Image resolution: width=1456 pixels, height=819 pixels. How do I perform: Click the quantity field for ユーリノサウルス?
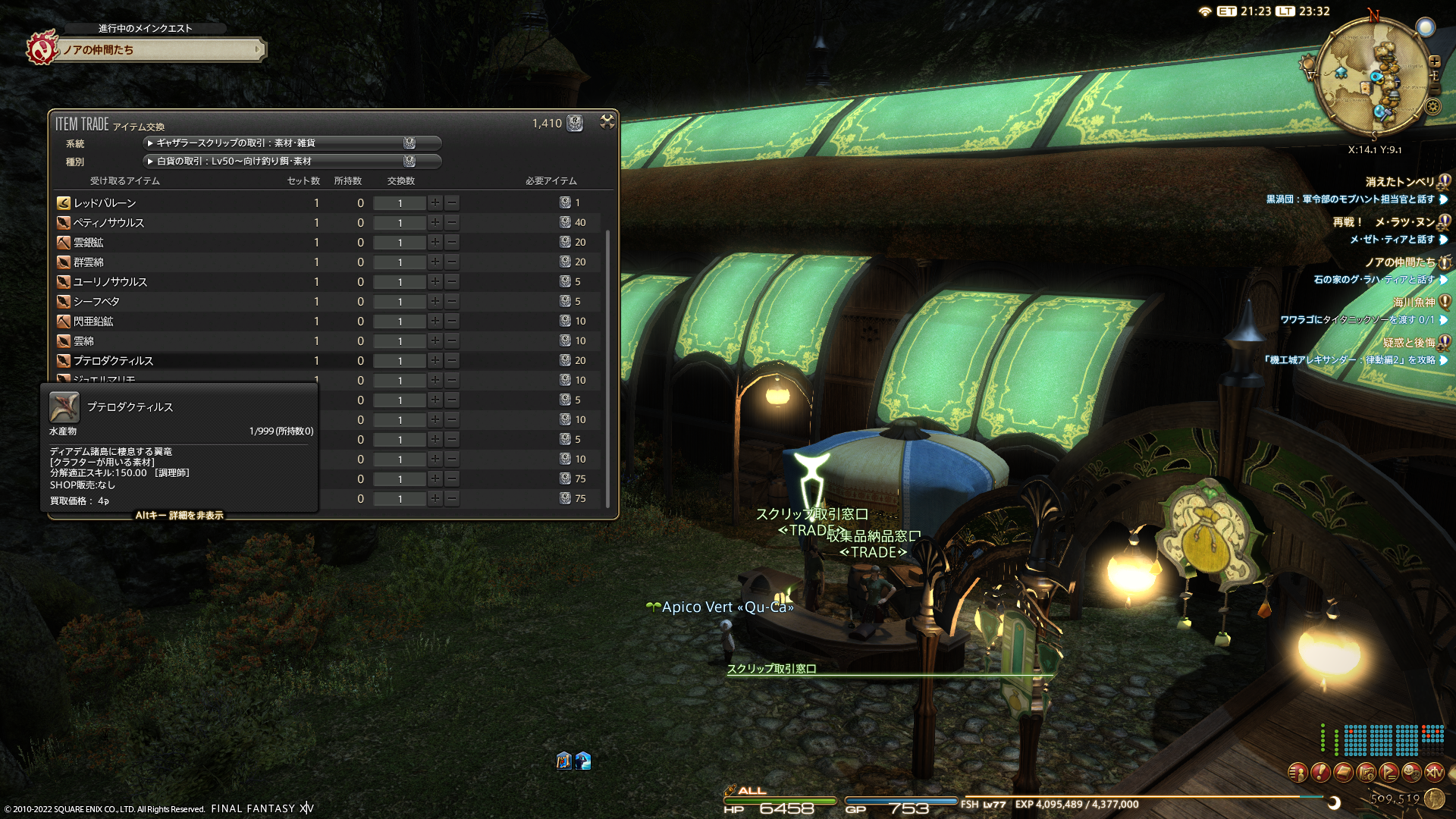[x=400, y=282]
